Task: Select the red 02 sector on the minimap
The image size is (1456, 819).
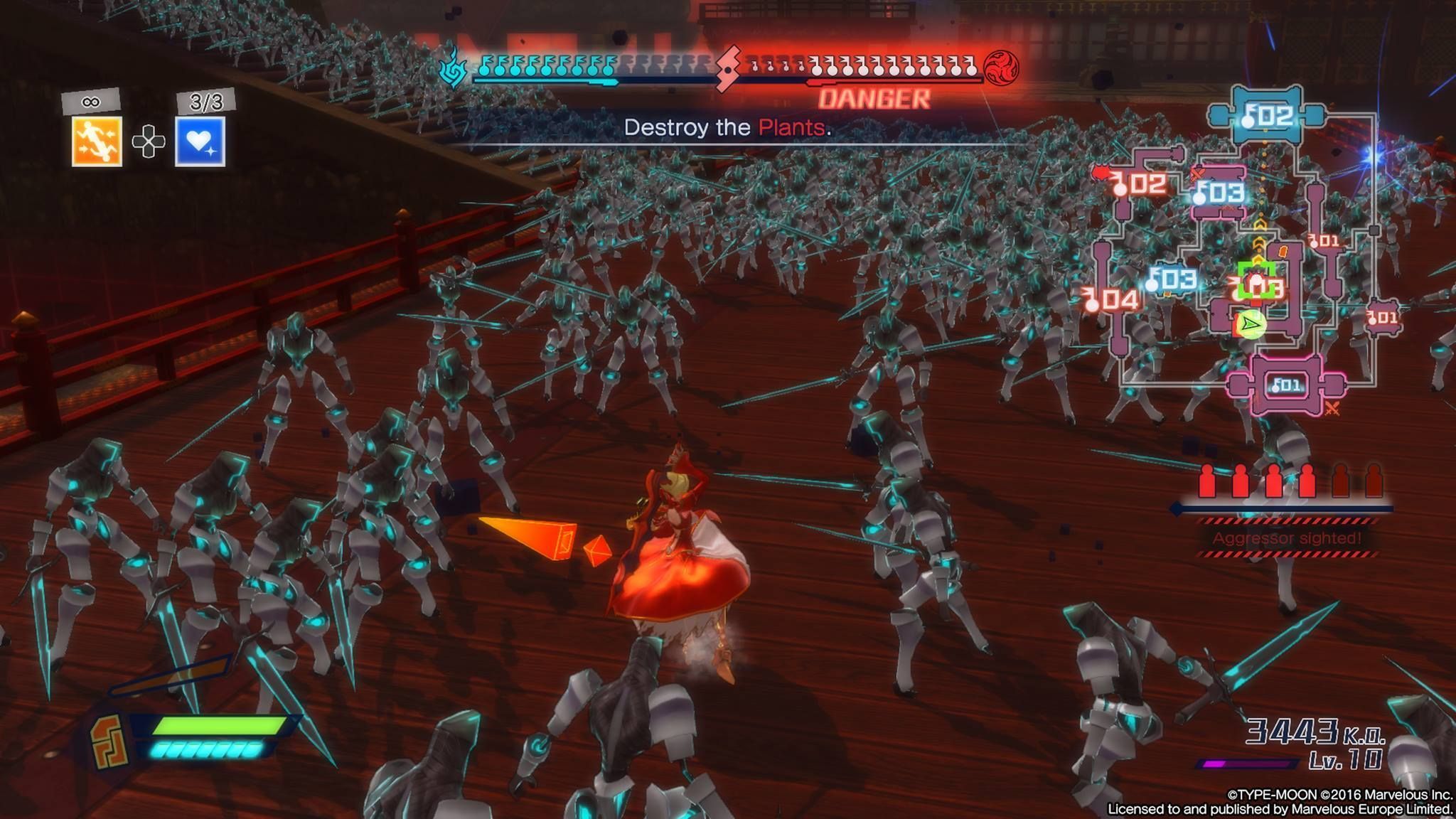Action: [x=1138, y=184]
